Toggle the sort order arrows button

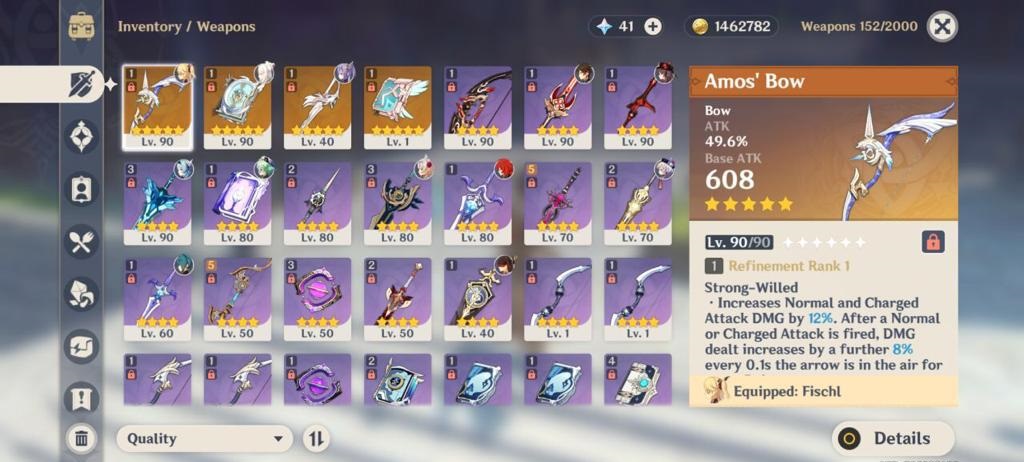click(316, 438)
